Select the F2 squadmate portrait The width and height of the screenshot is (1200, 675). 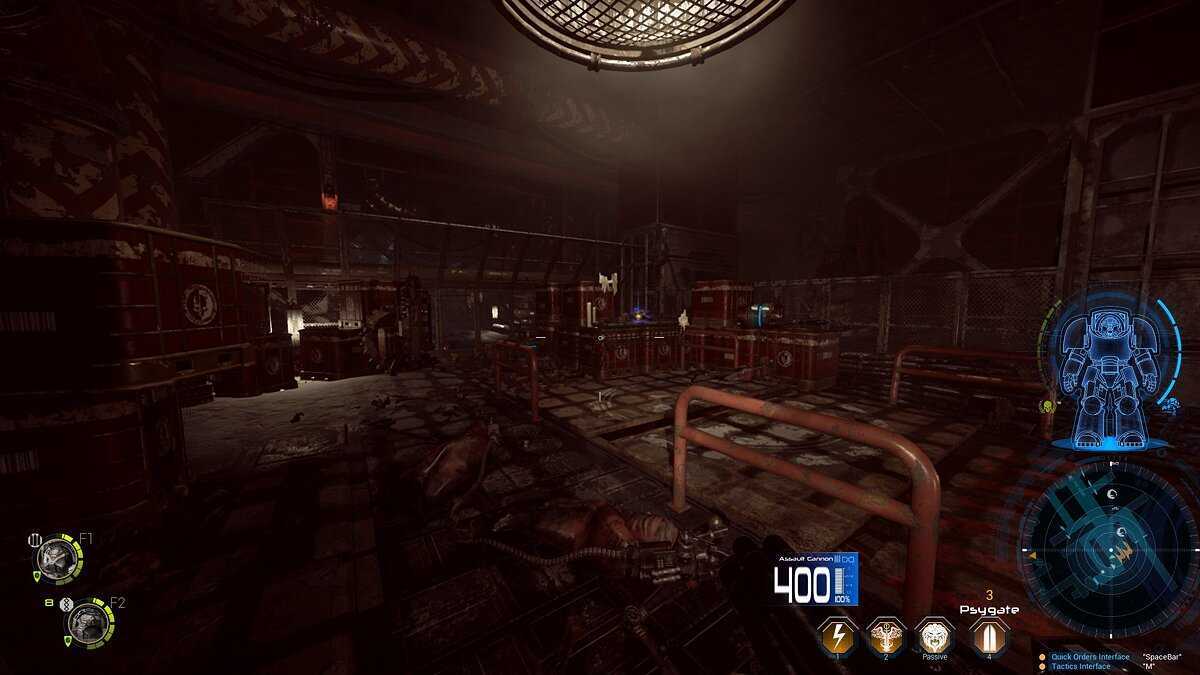click(88, 622)
